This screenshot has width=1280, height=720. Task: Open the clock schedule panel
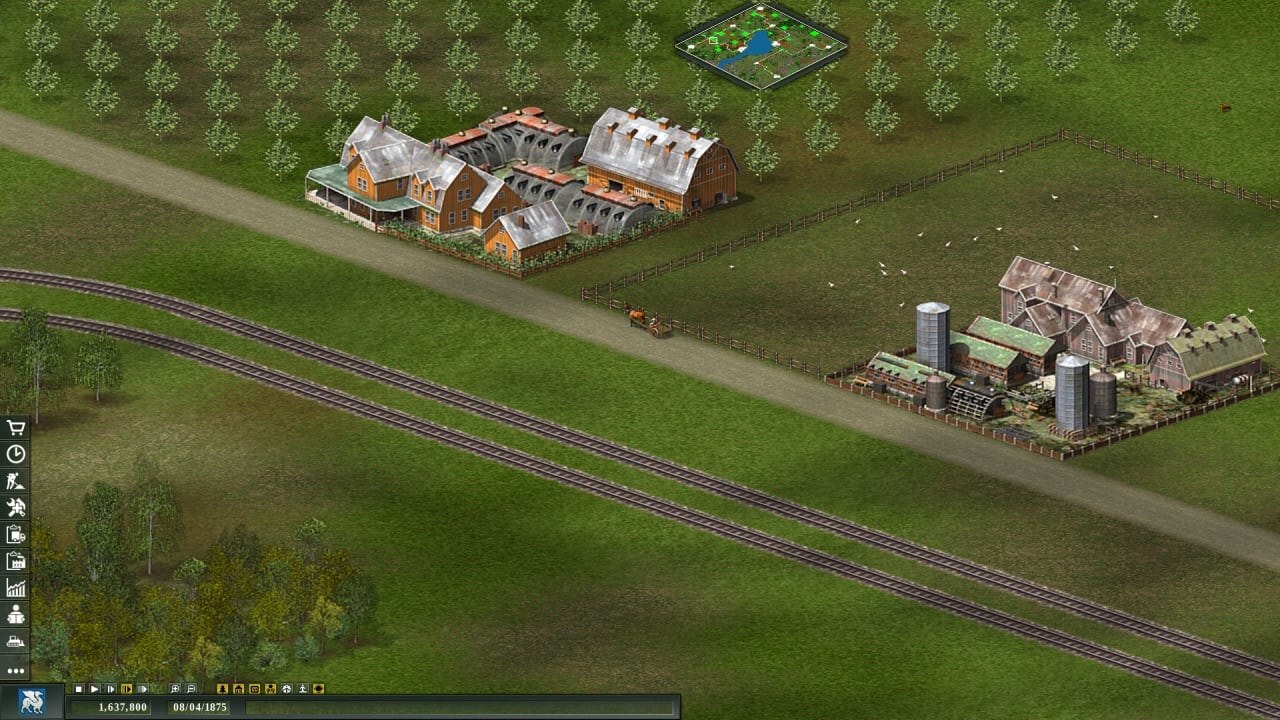coord(15,454)
